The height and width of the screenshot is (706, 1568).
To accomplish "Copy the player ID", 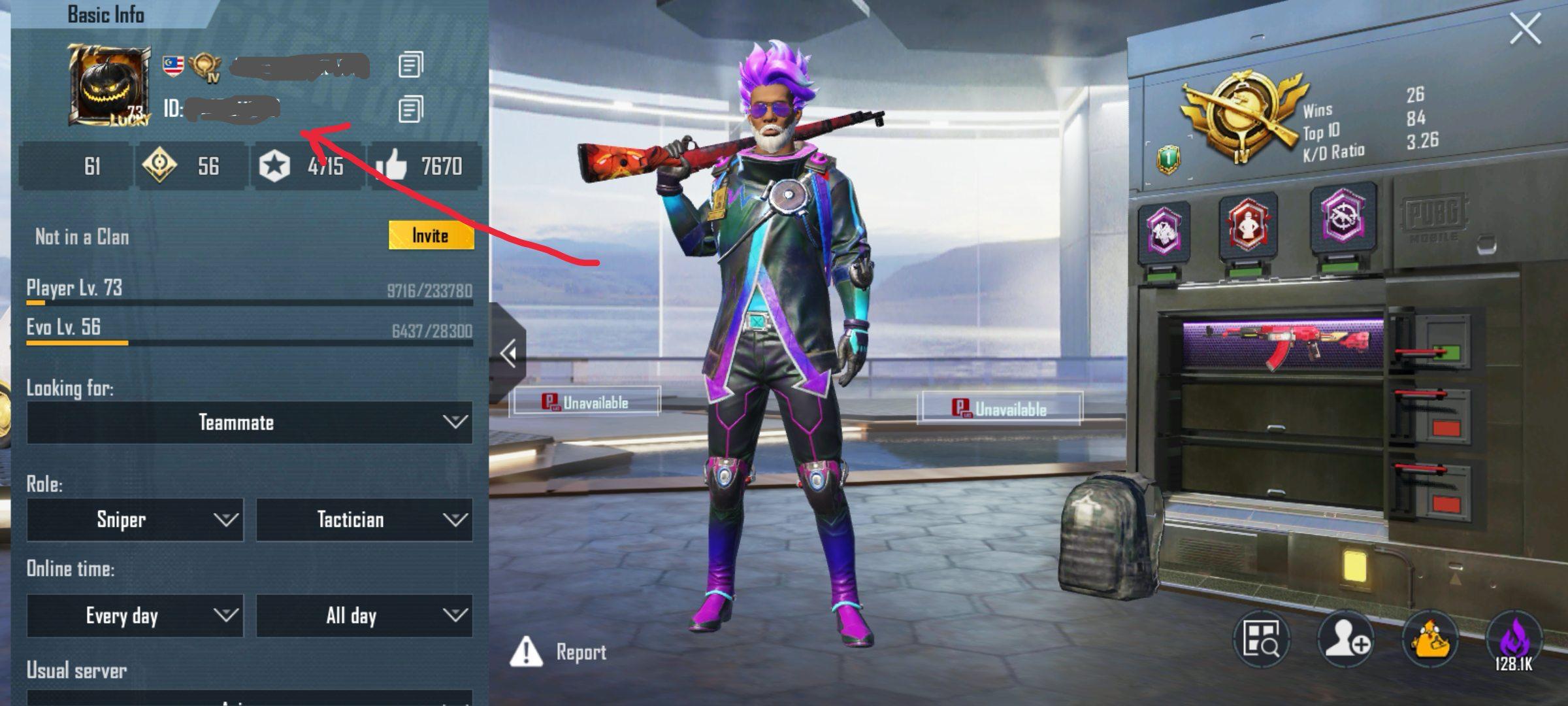I will (410, 109).
